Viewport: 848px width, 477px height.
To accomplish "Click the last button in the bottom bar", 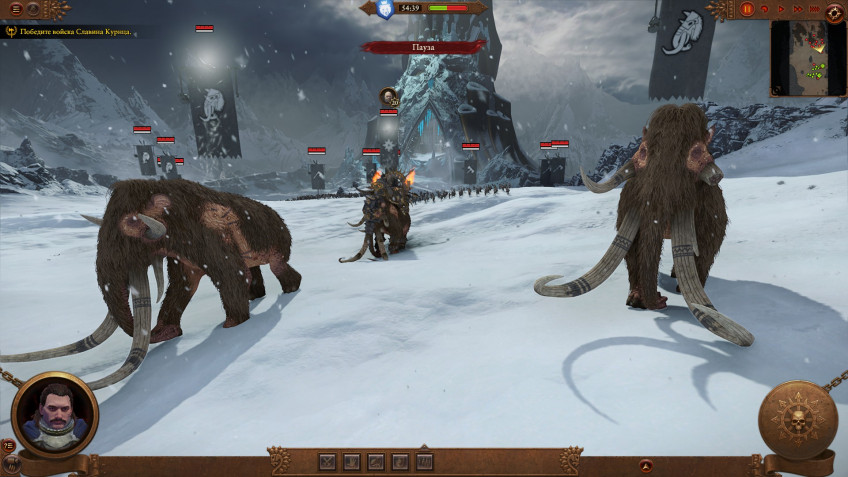I will click(x=424, y=462).
